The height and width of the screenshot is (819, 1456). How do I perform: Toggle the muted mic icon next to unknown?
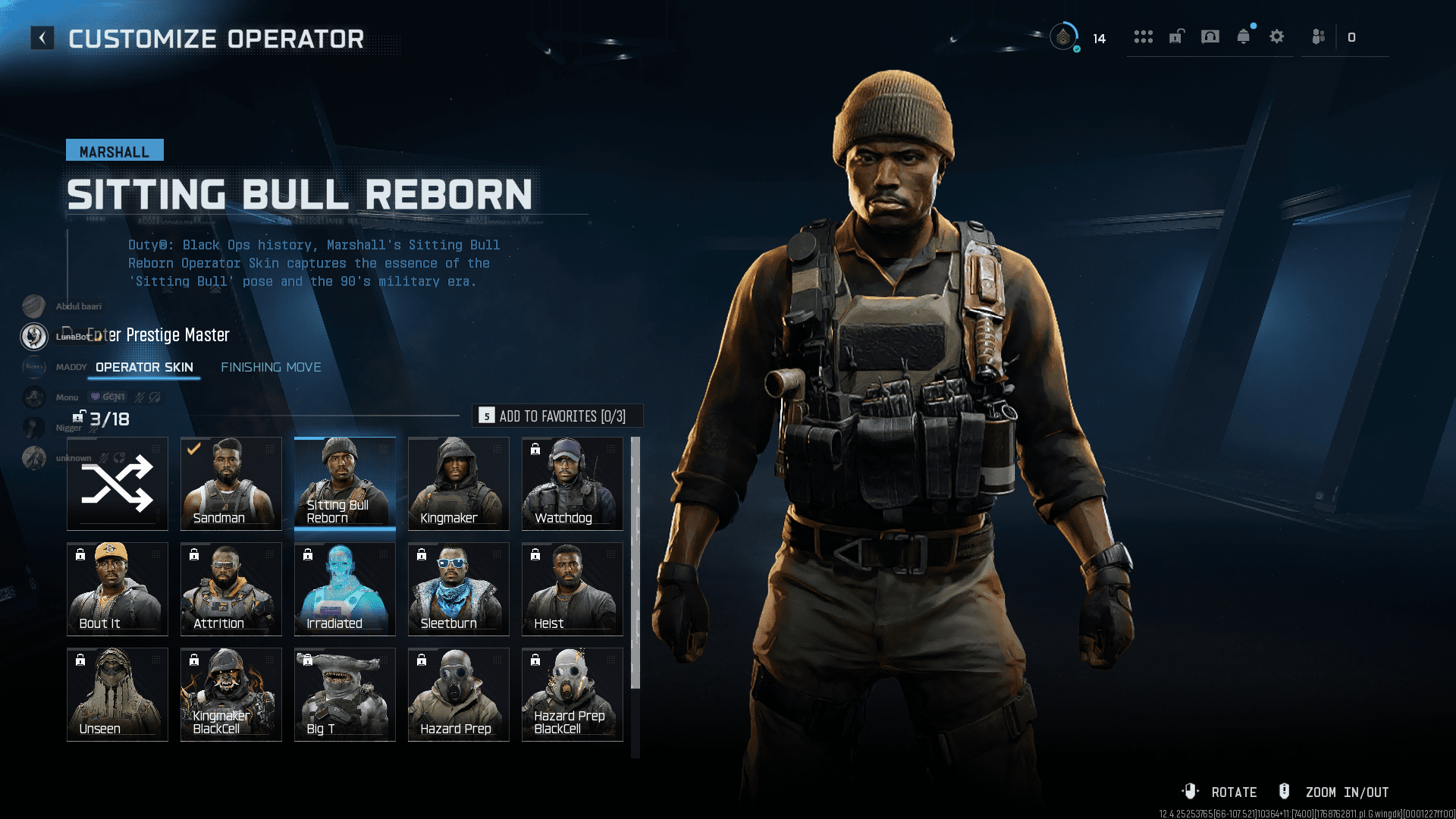(x=105, y=458)
